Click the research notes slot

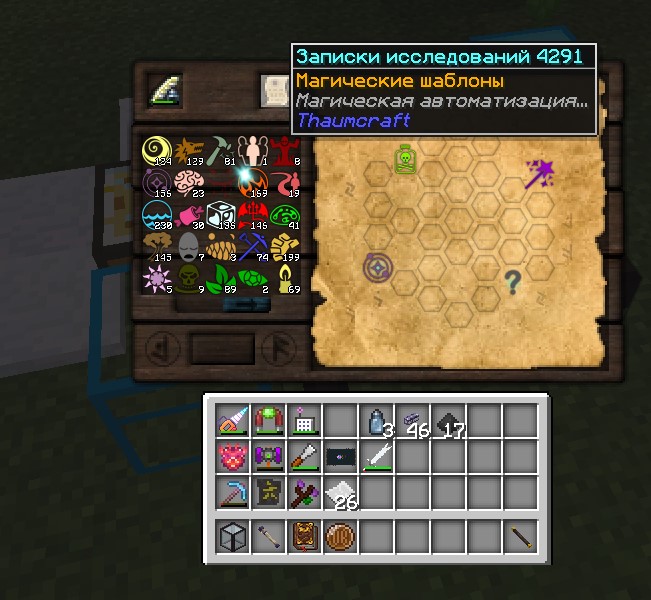tap(274, 91)
